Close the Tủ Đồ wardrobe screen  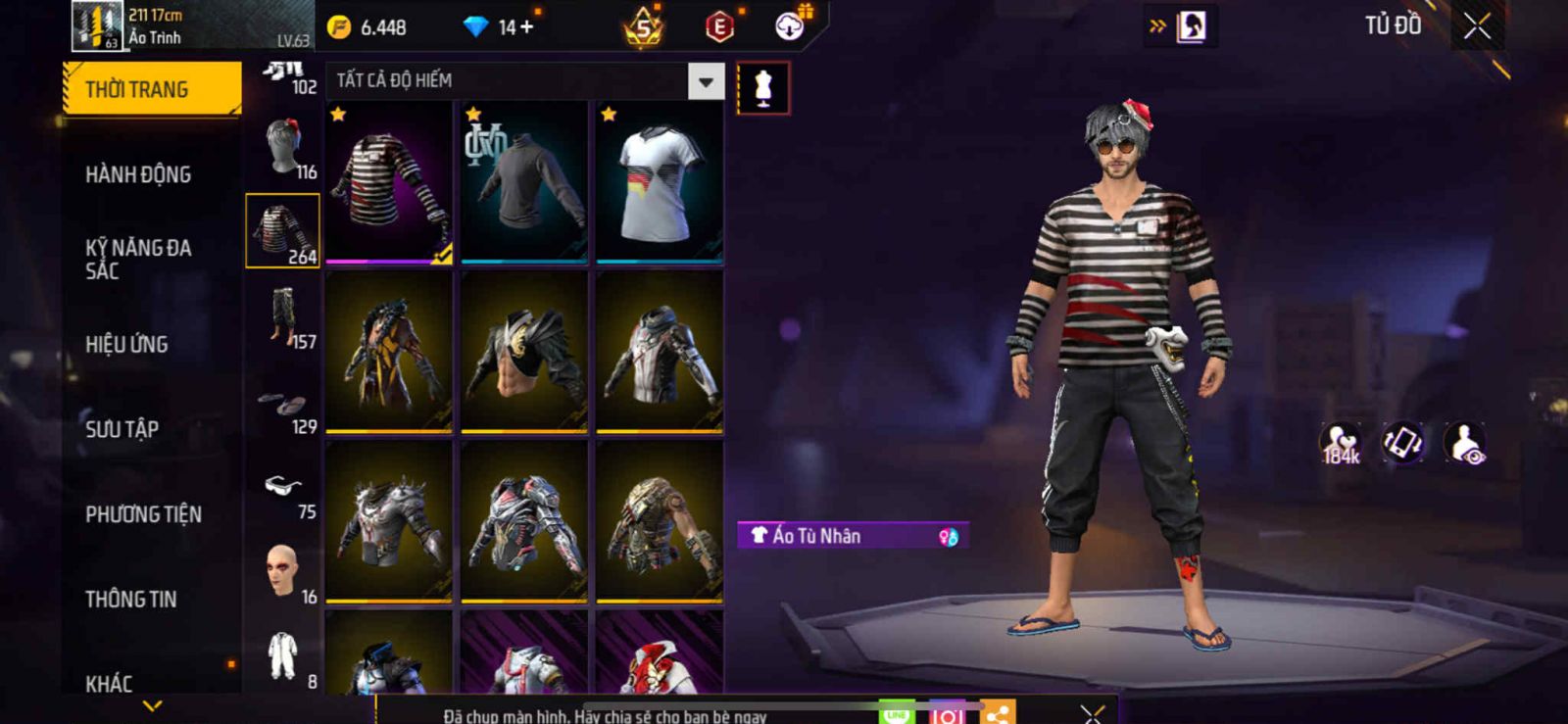(1477, 26)
